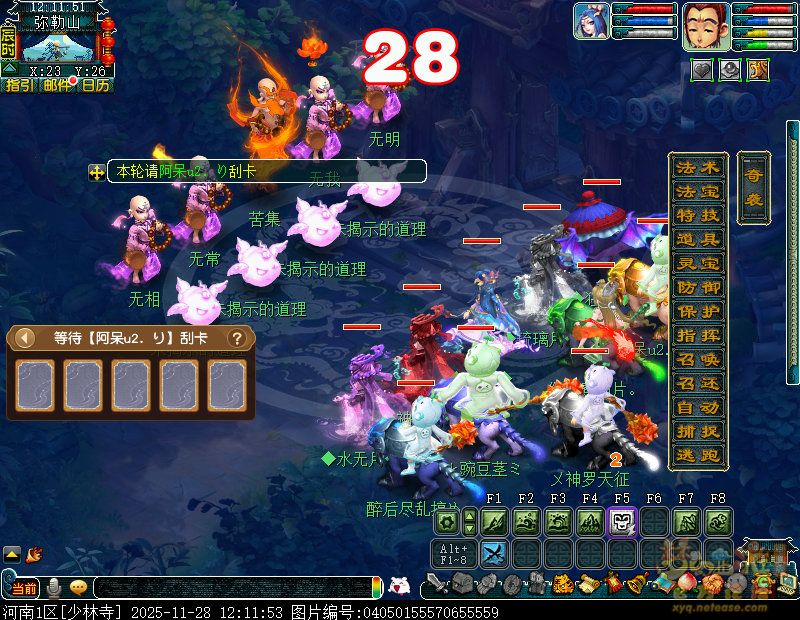Viewport: 800px width, 620px height.
Task: Click the 奇袭 side button
Action: 753,188
